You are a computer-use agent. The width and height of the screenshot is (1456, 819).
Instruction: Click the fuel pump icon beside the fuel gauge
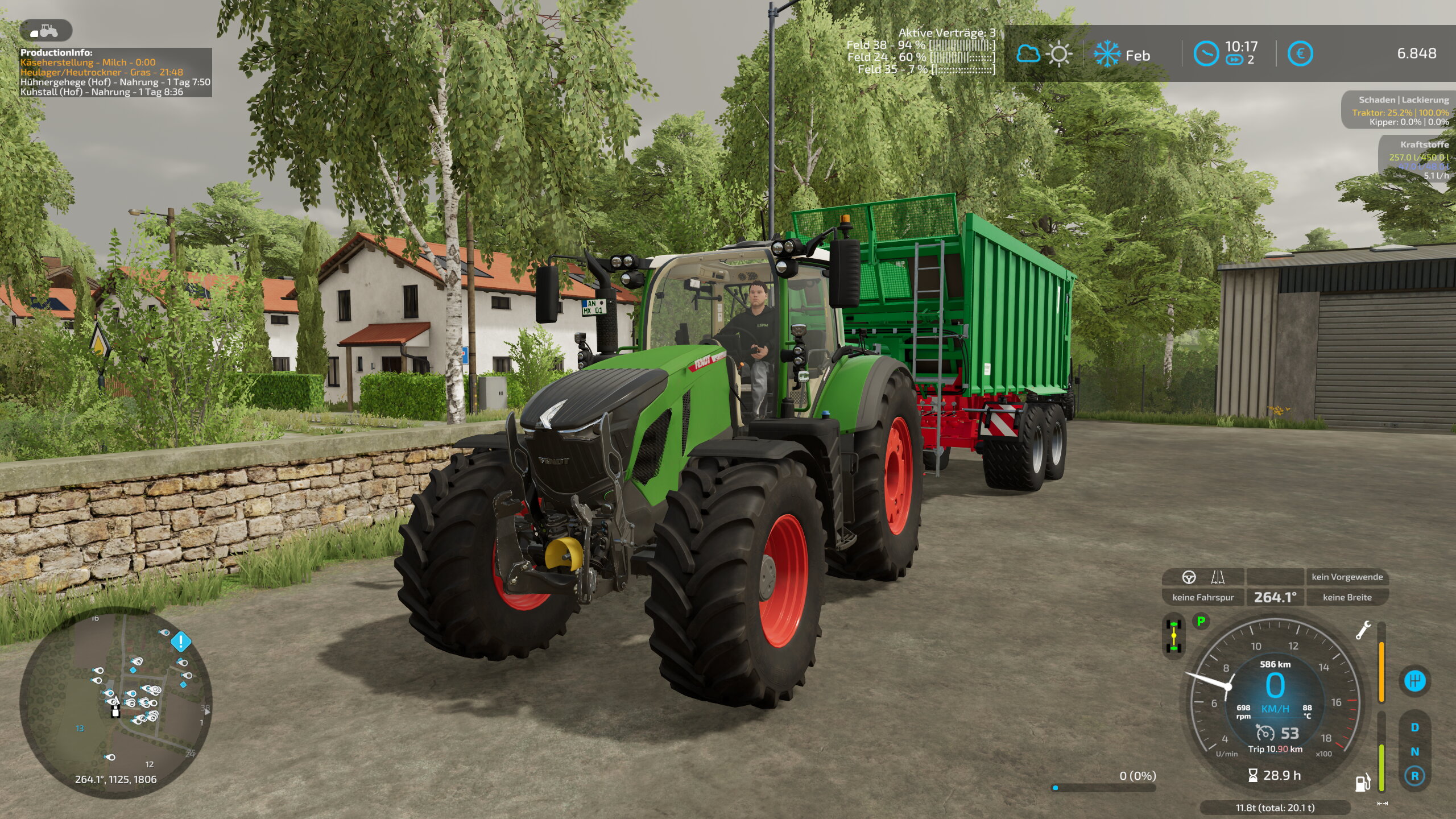1362,783
